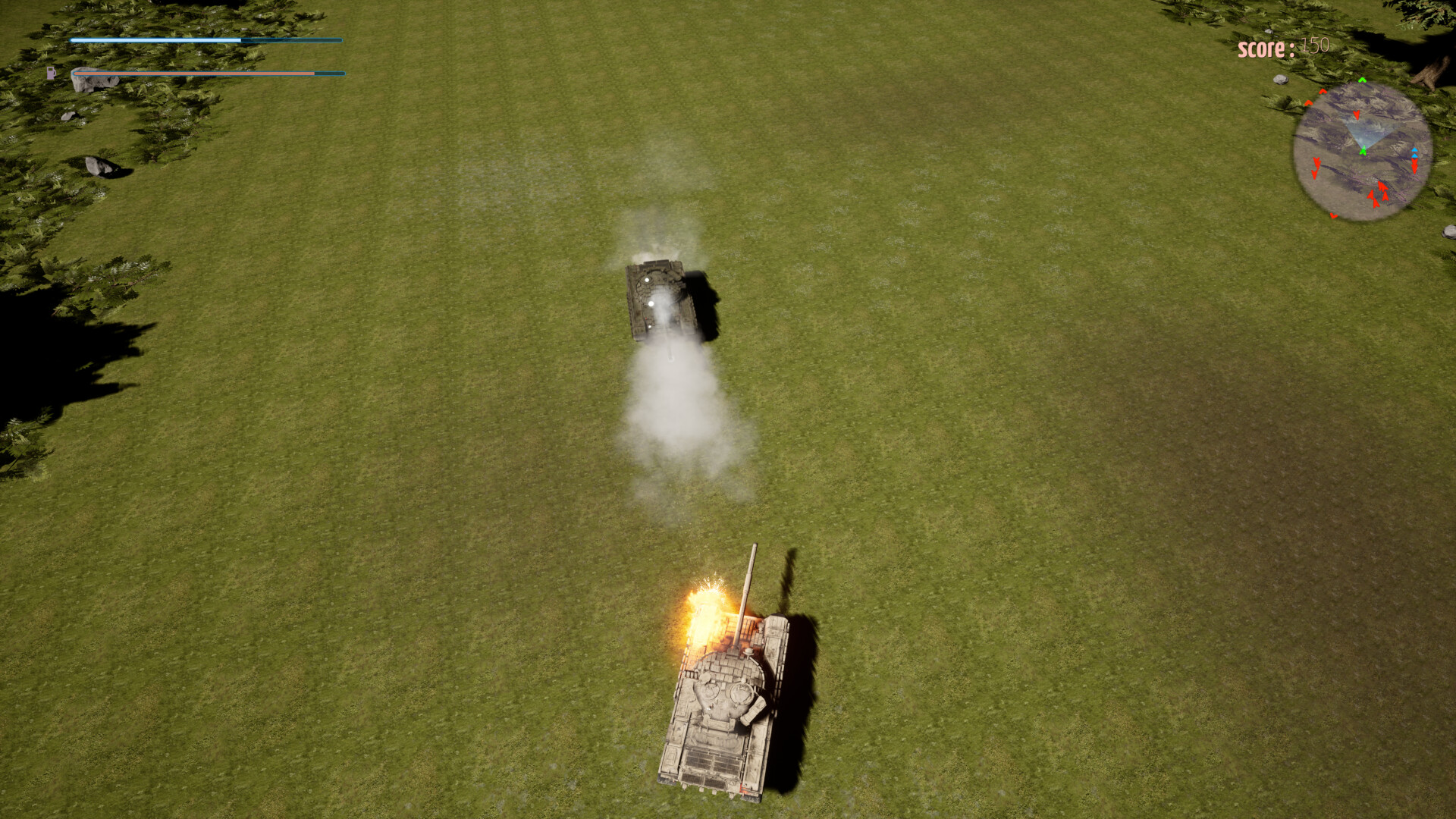Viewport: 1456px width, 819px height.
Task: Click the green chevron at the minimap top
Action: [1361, 80]
